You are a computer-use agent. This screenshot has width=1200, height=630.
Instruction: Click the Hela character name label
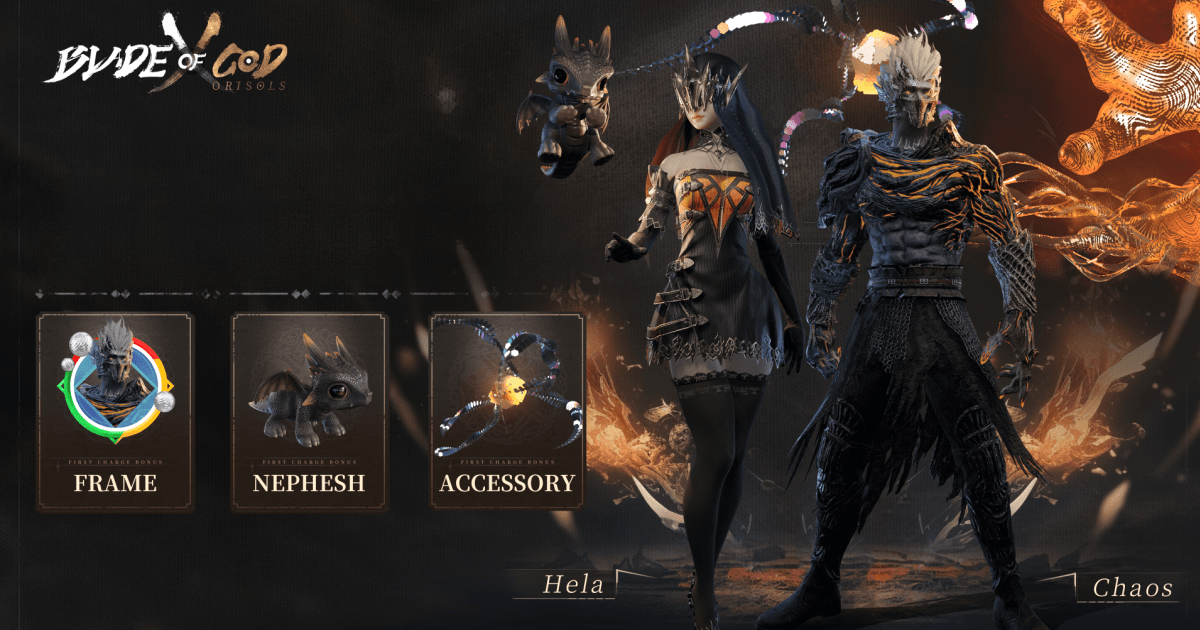coord(573,585)
